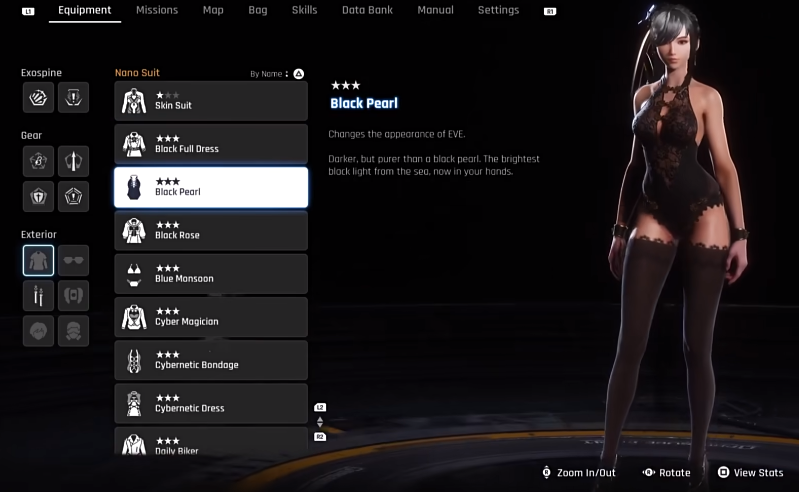Select the hairstyle Exterior slot
799x492 pixels.
pyautogui.click(x=39, y=331)
